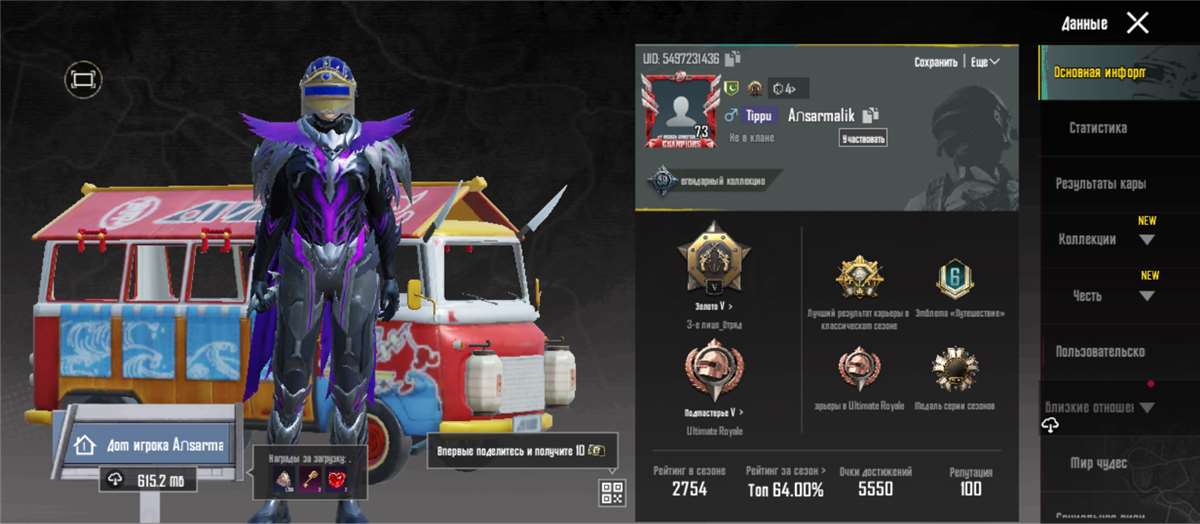Open the QR code icon

pos(612,492)
